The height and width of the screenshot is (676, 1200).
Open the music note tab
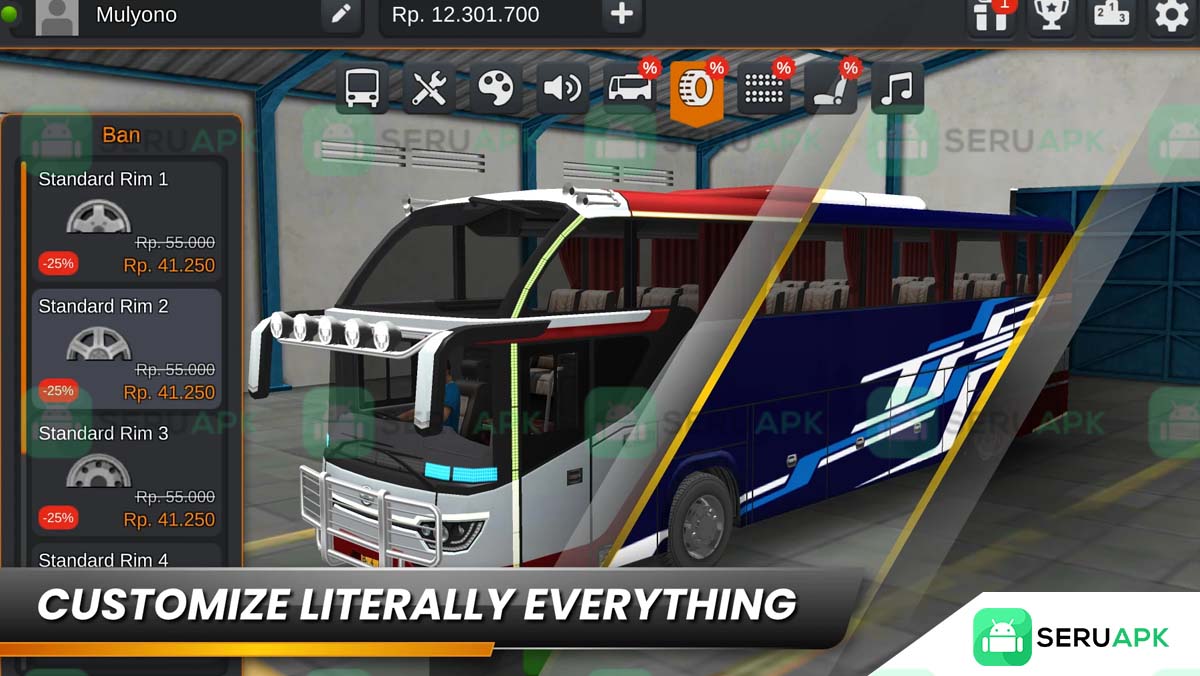pyautogui.click(x=897, y=89)
